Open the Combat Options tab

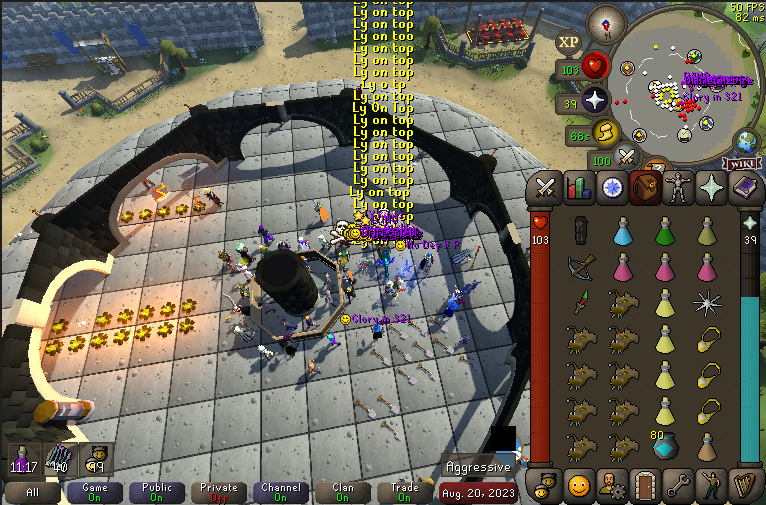pos(545,187)
